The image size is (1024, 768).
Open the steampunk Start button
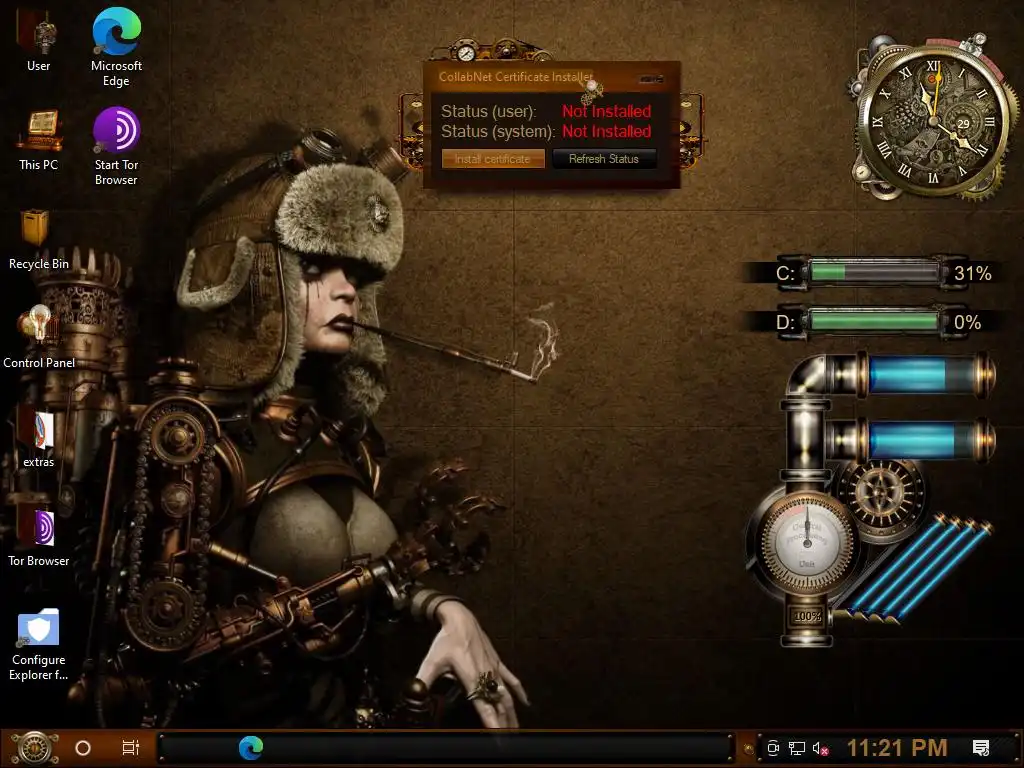point(34,747)
